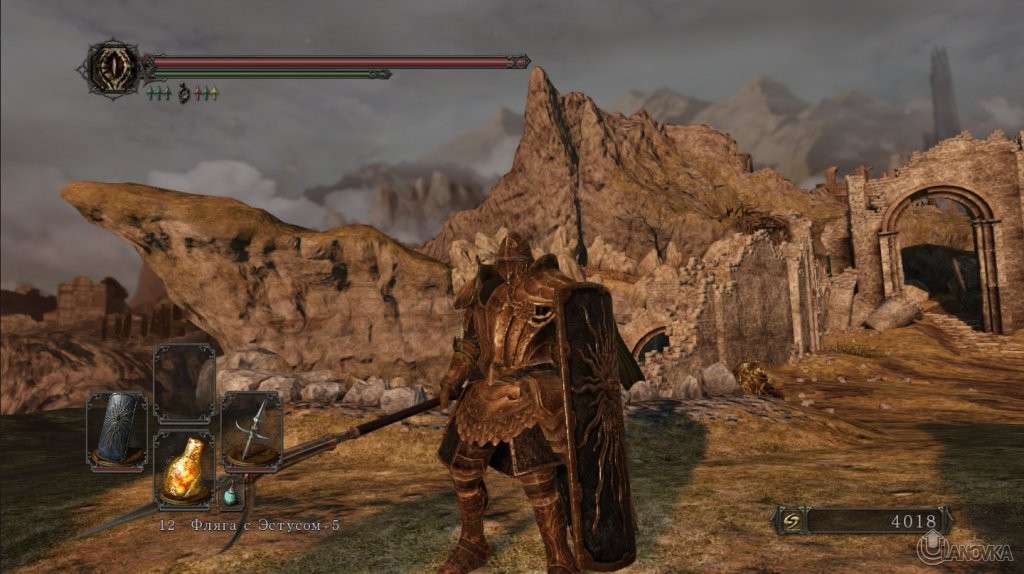Choose the tower shield left-hand slot

pyautogui.click(x=117, y=428)
